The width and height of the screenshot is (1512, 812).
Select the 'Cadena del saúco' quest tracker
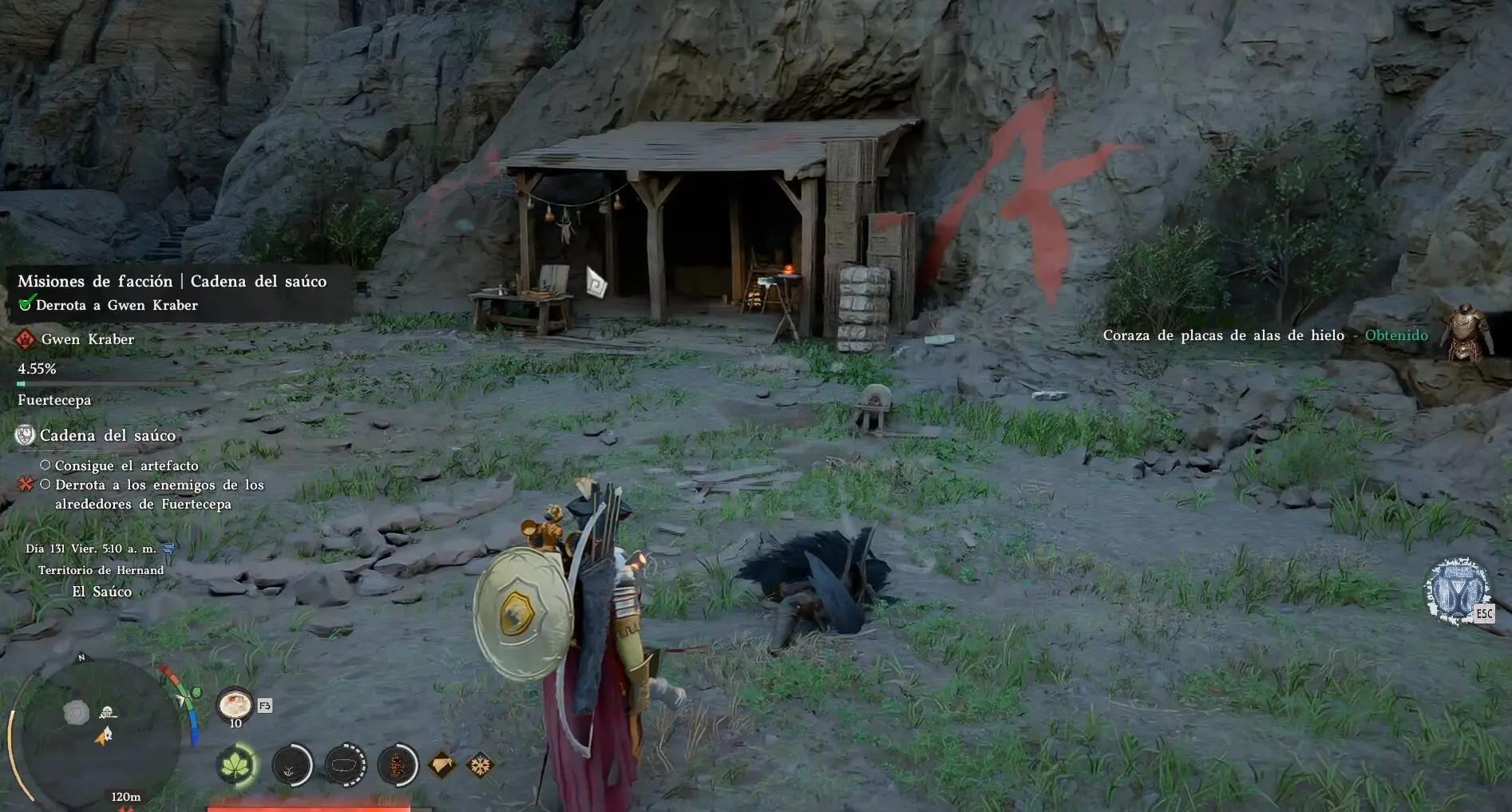[x=107, y=435]
